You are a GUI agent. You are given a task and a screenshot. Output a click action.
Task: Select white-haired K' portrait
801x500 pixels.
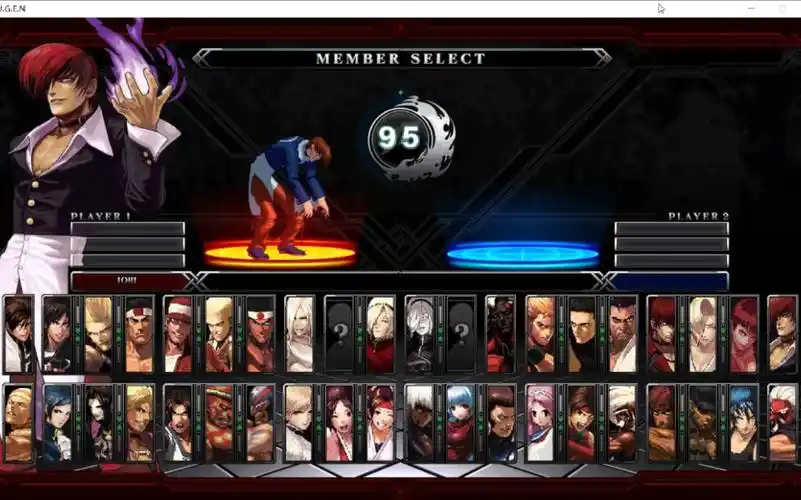pyautogui.click(x=420, y=423)
